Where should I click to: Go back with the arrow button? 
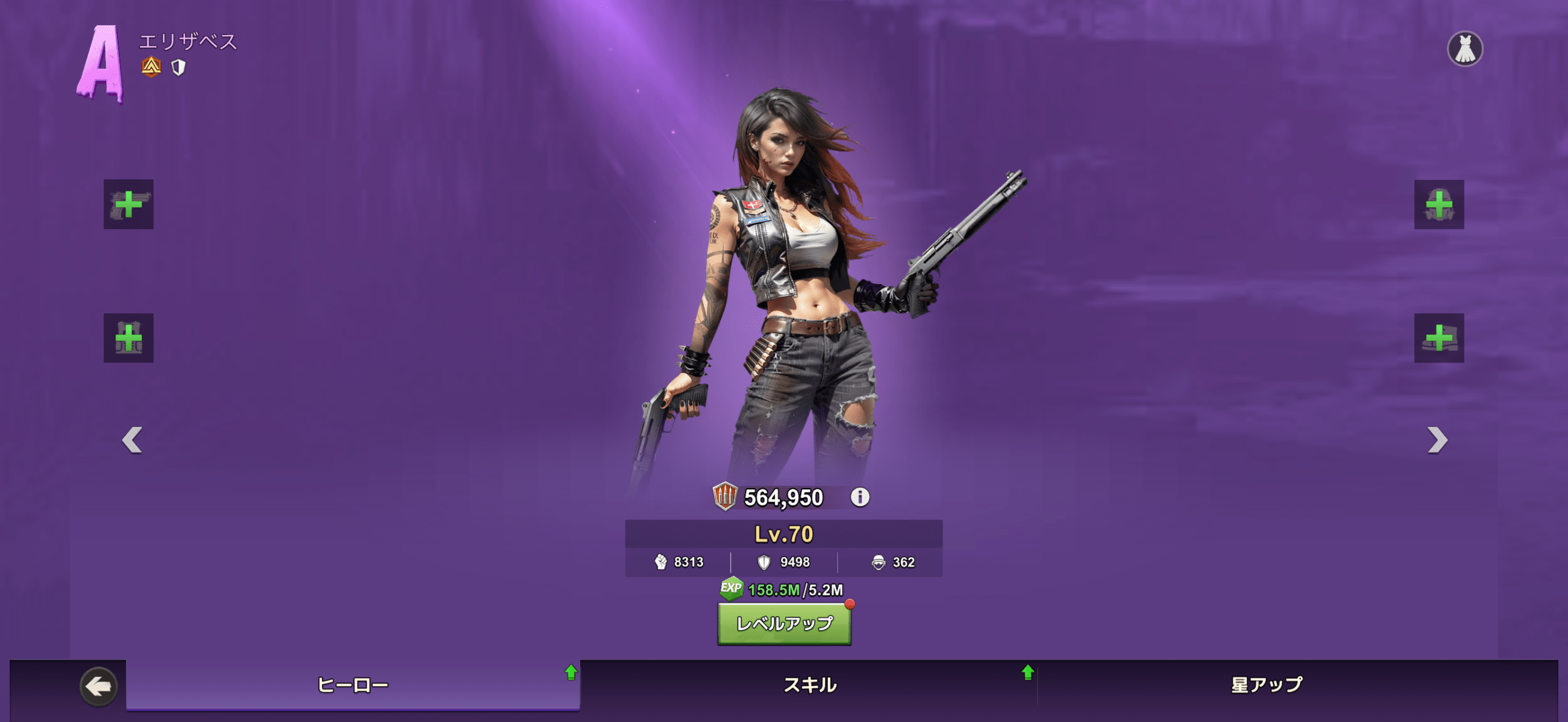[99, 686]
